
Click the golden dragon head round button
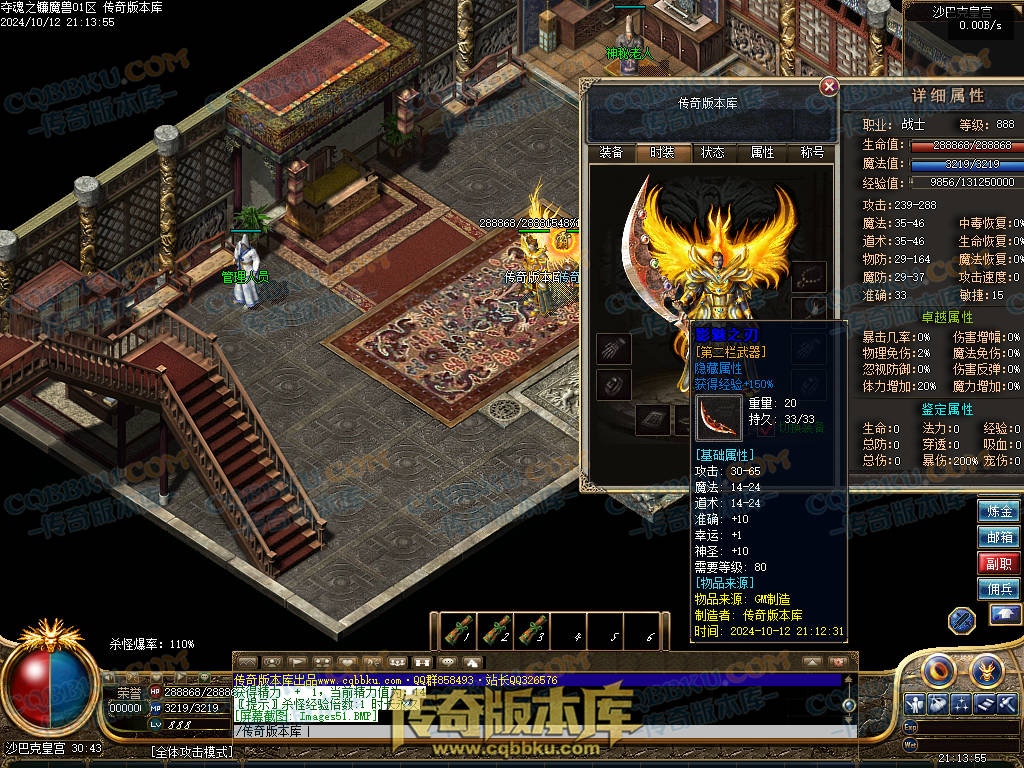tap(987, 669)
